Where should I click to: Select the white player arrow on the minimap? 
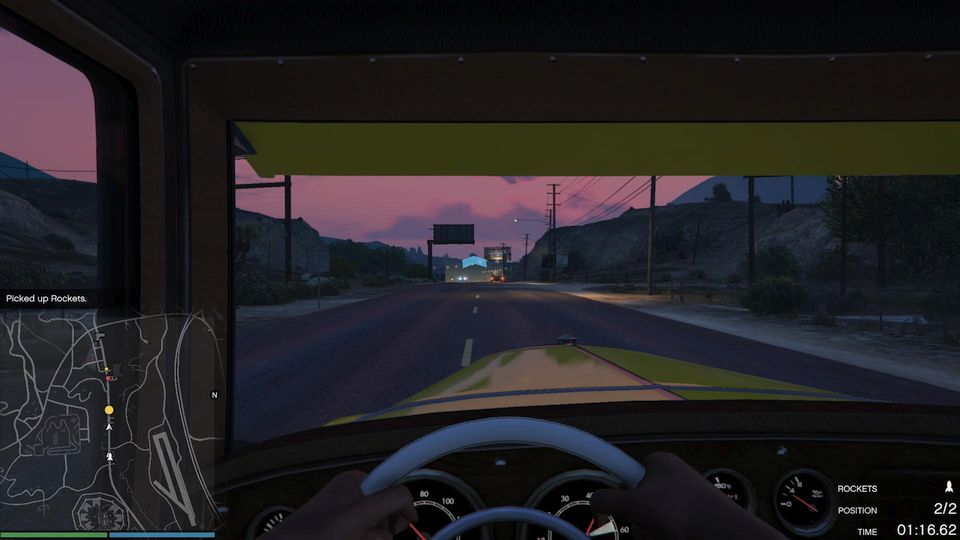[x=109, y=427]
